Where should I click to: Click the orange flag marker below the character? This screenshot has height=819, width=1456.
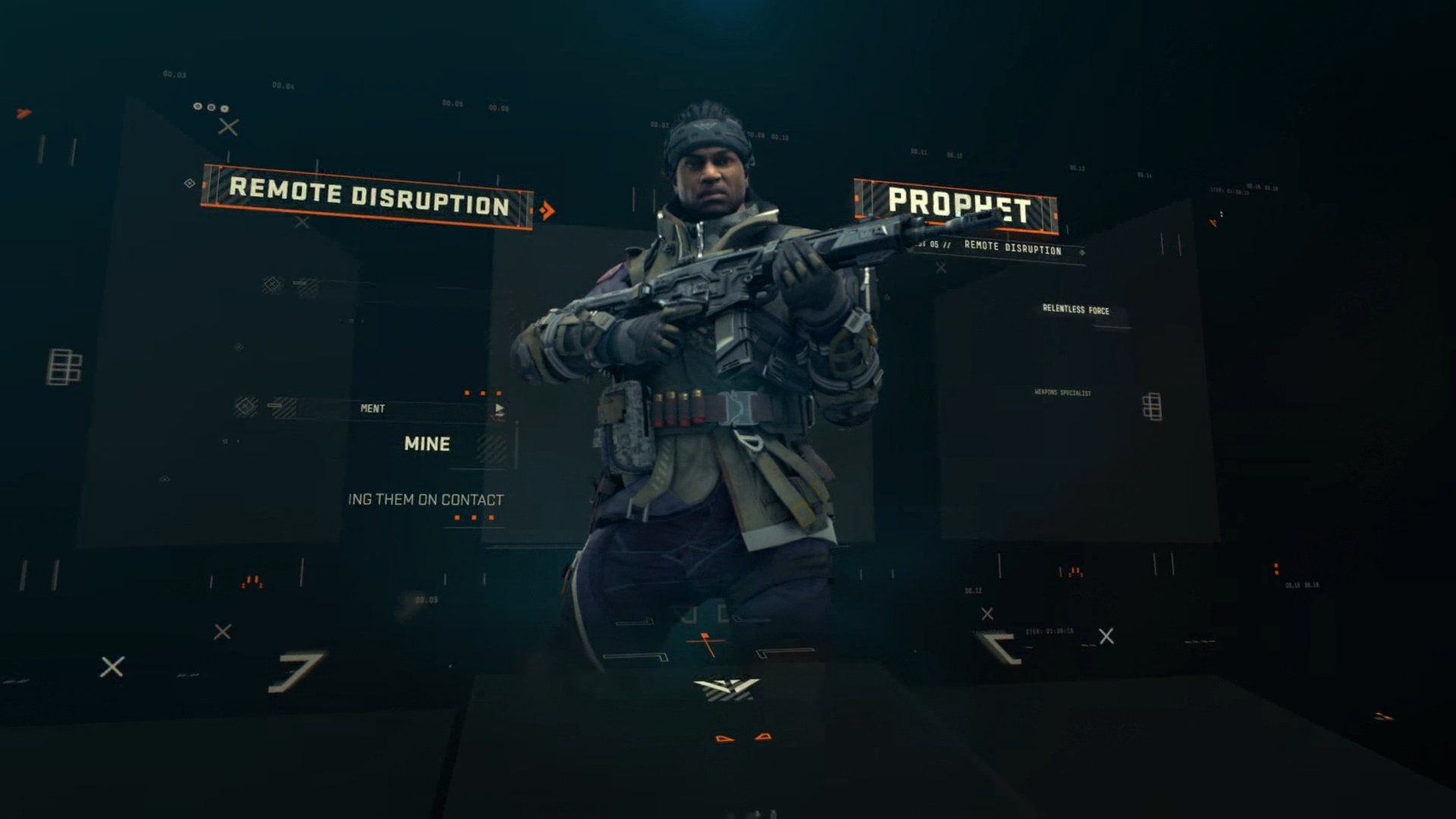(x=705, y=639)
